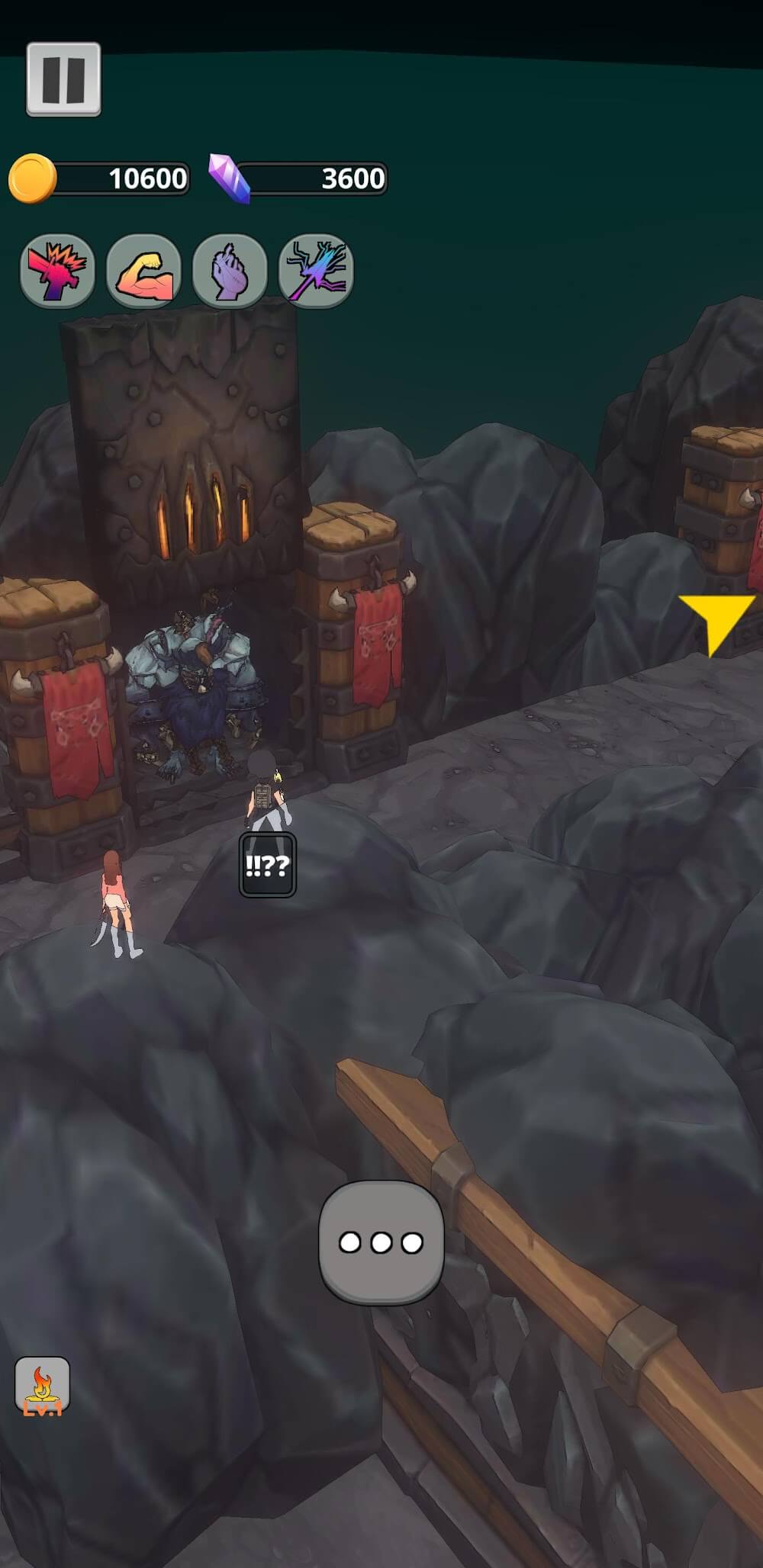Open the three-dots dialogue button

[381, 1242]
